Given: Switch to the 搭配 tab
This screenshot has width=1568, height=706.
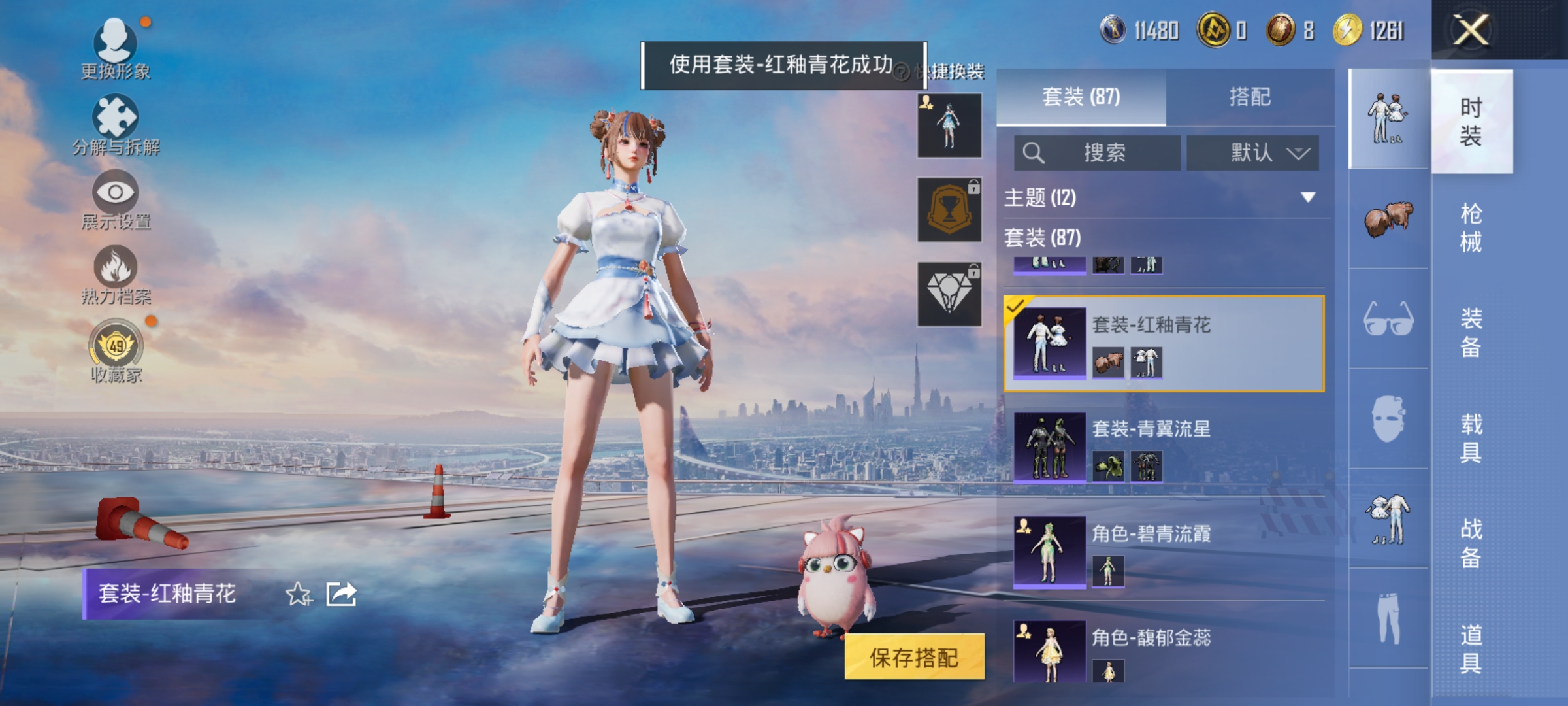Looking at the screenshot, I should 1252,96.
